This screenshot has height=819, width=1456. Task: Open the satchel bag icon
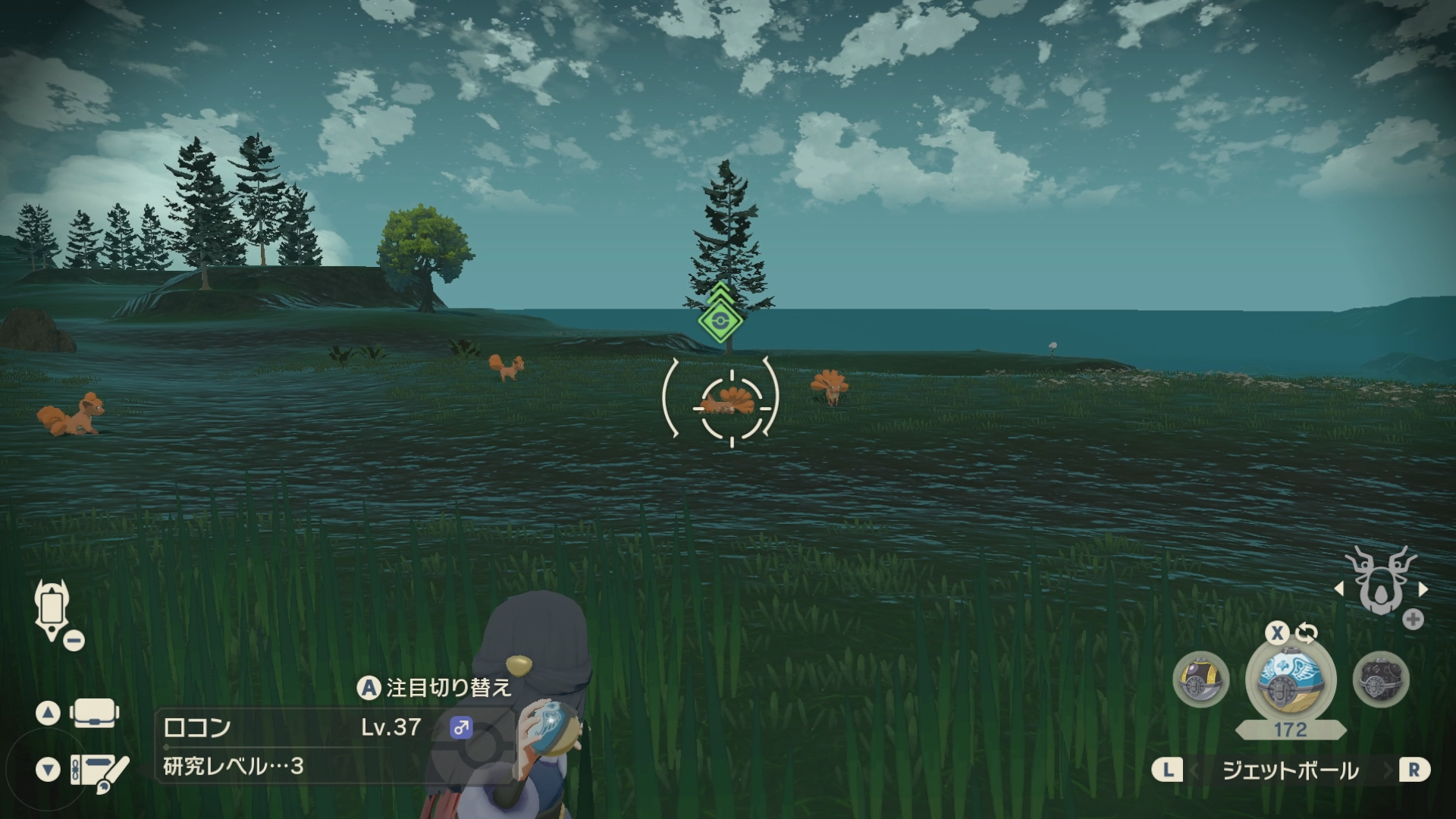94,713
